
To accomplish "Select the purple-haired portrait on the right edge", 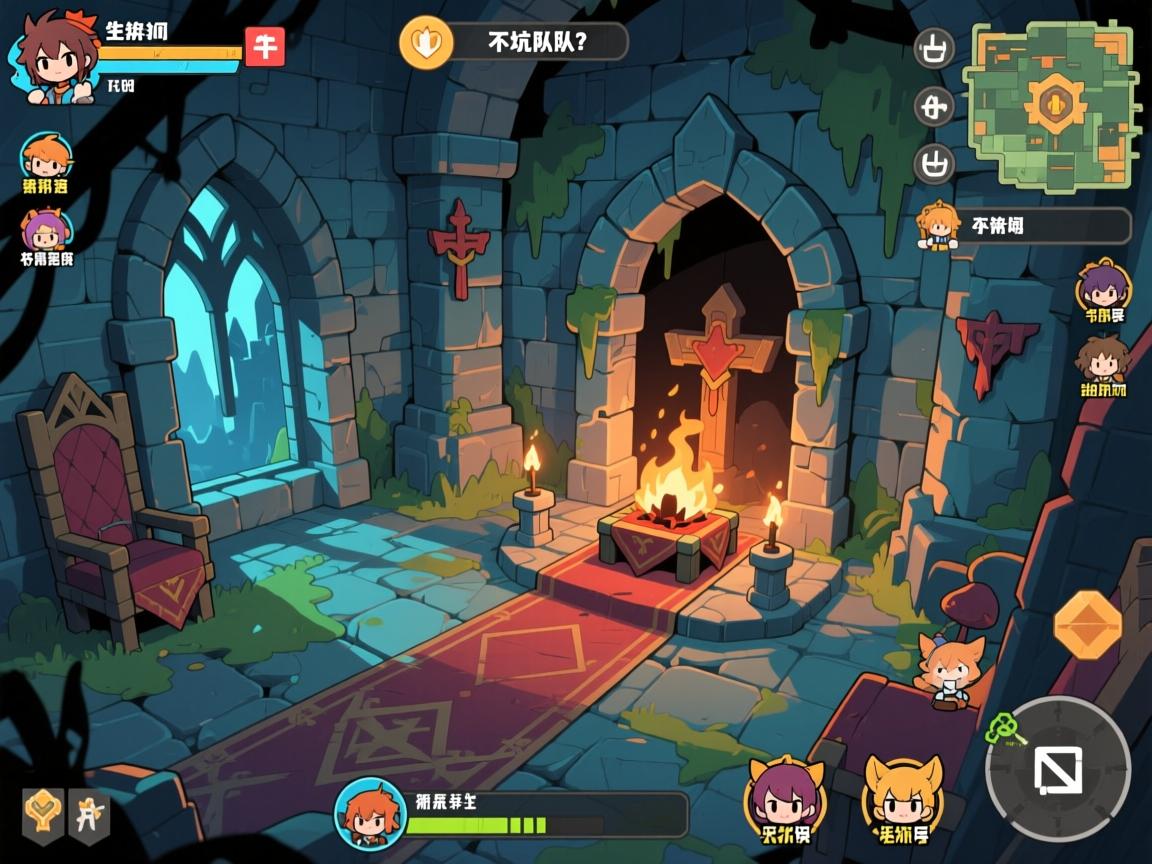I will coord(1102,288).
